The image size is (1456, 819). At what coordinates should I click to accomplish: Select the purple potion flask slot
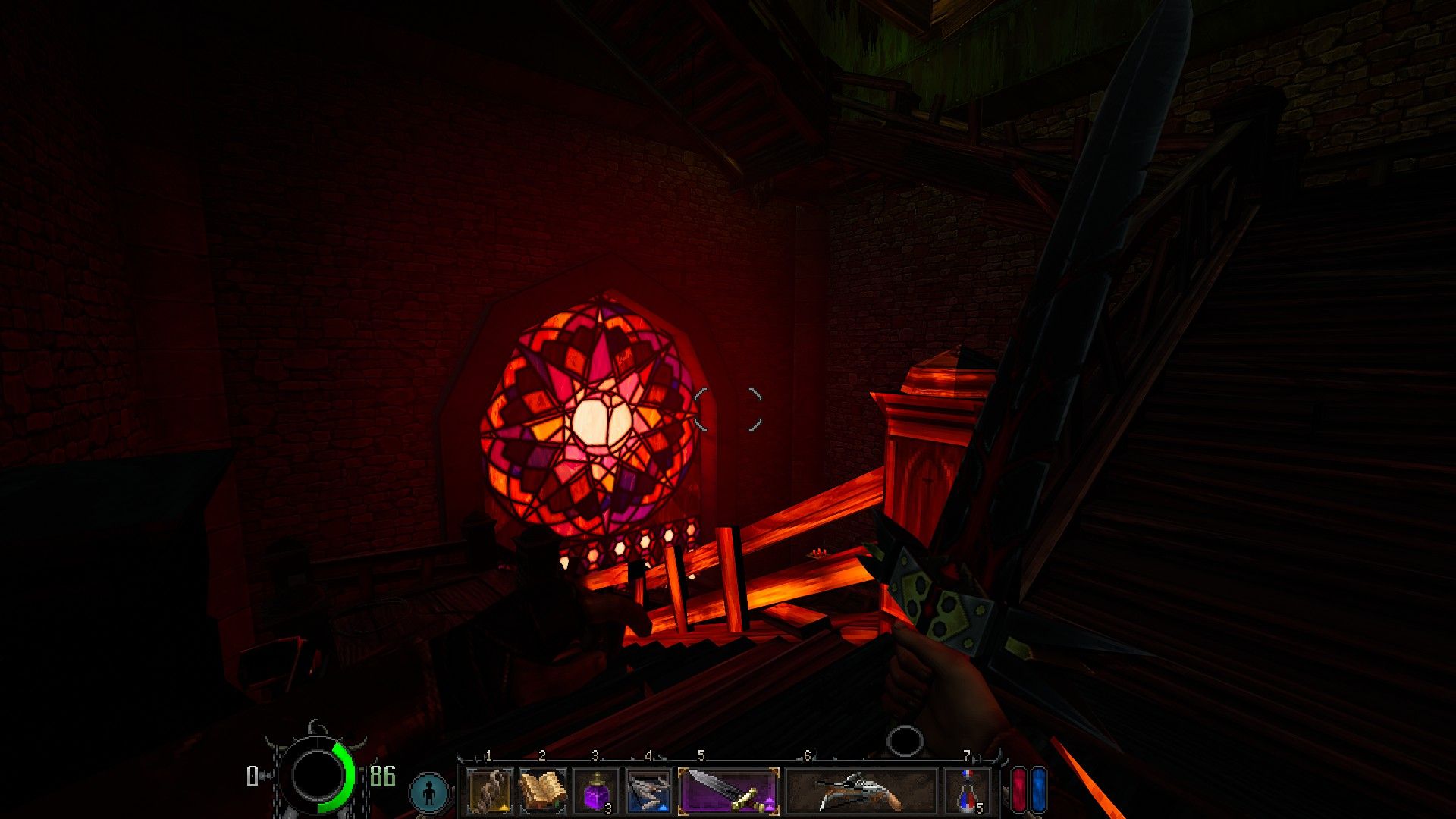tap(596, 791)
